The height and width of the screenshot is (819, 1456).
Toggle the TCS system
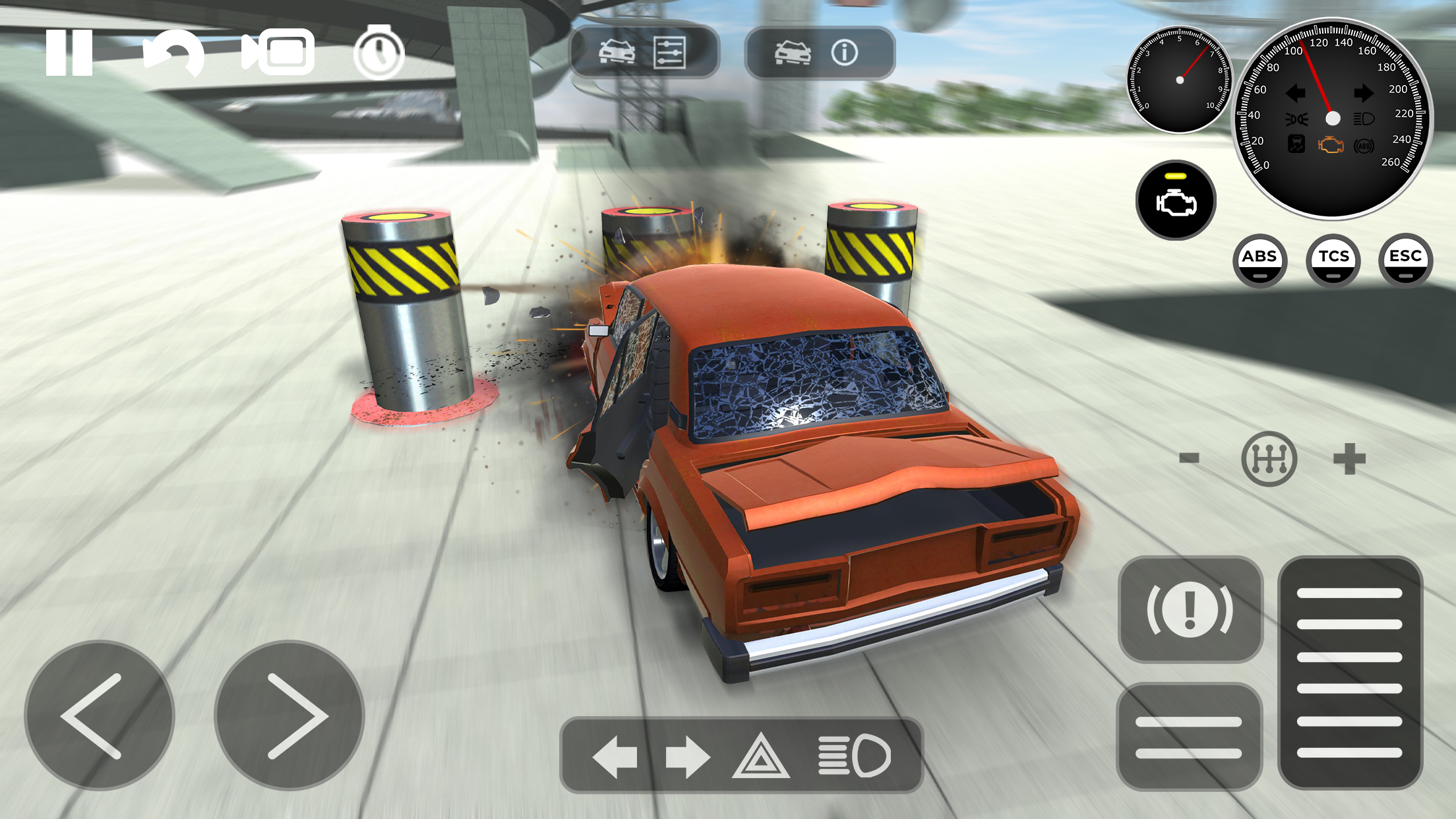point(1333,260)
